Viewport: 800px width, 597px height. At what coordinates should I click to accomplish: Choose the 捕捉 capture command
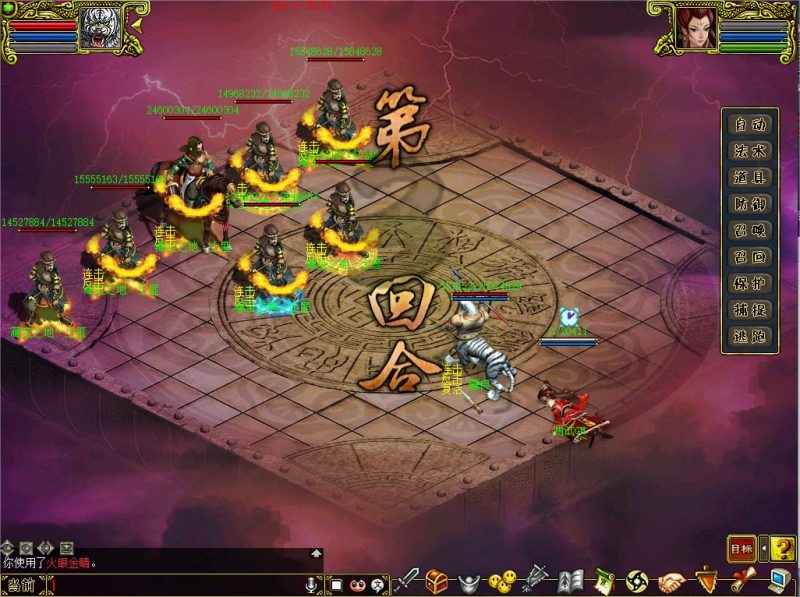750,310
